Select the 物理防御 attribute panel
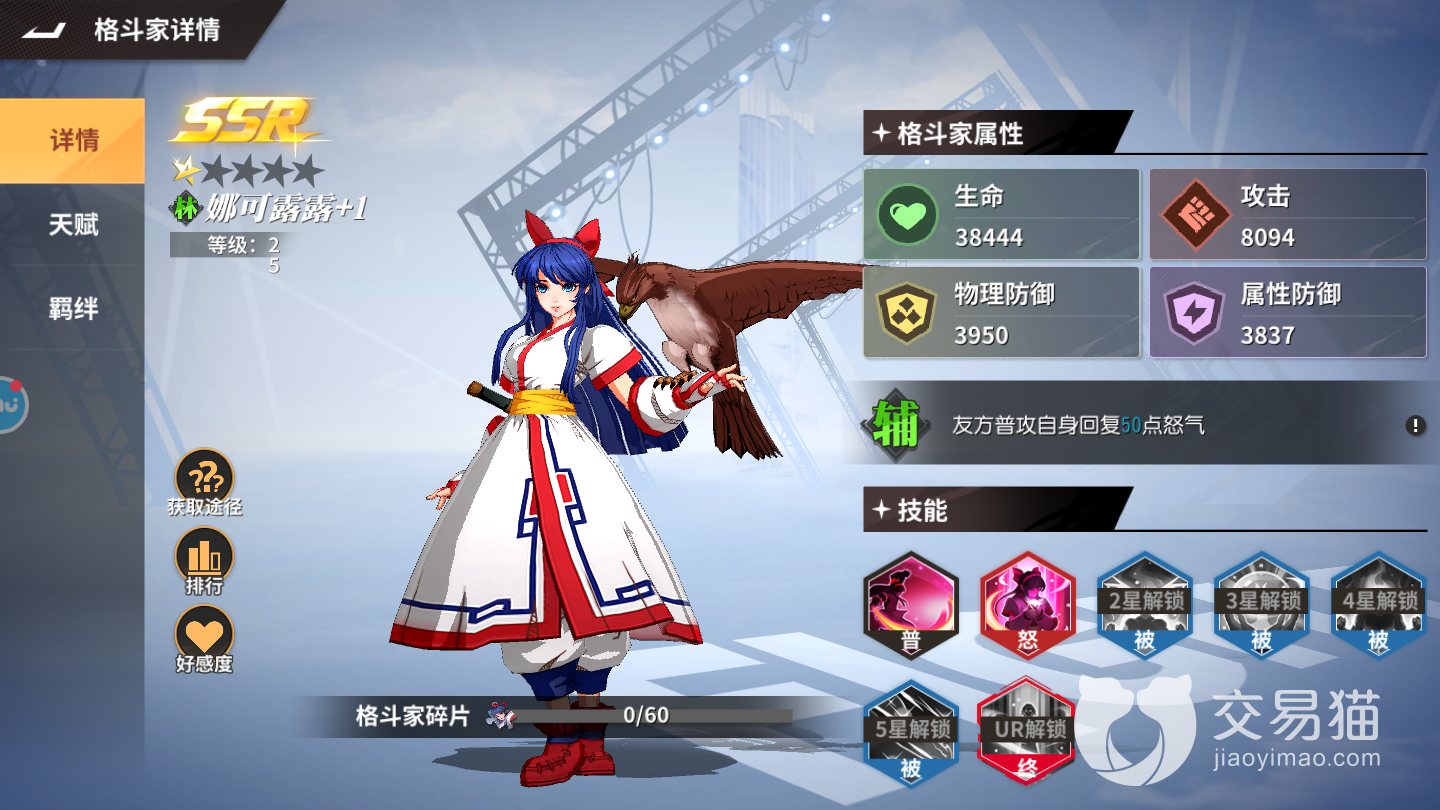The width and height of the screenshot is (1440, 810). click(1001, 312)
